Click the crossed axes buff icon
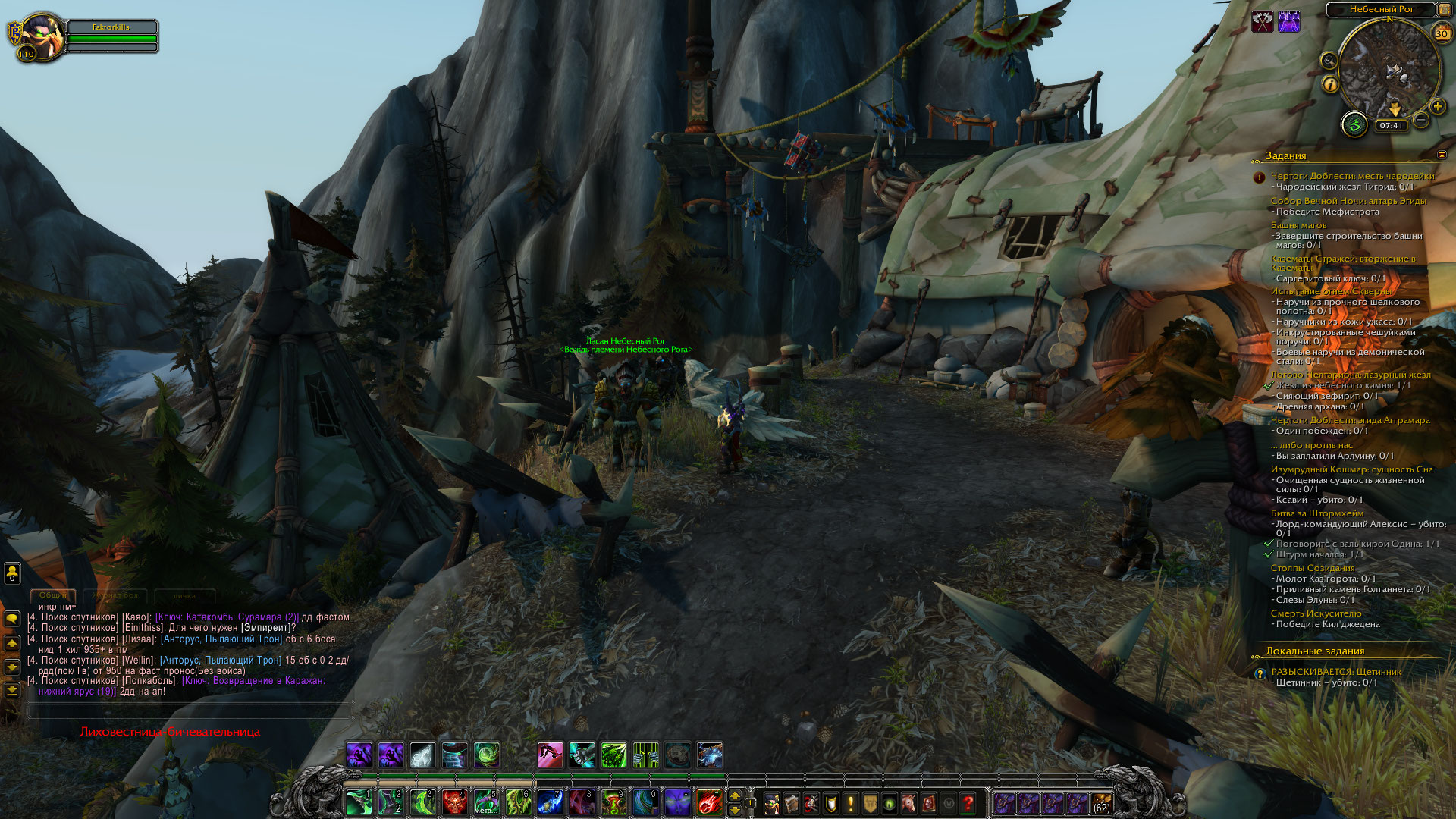1456x819 pixels. coord(1263,22)
